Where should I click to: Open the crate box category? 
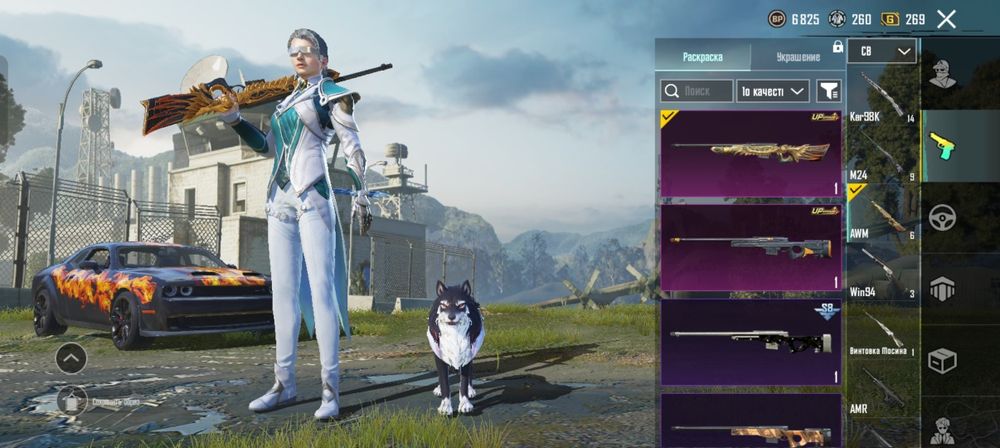(x=942, y=360)
